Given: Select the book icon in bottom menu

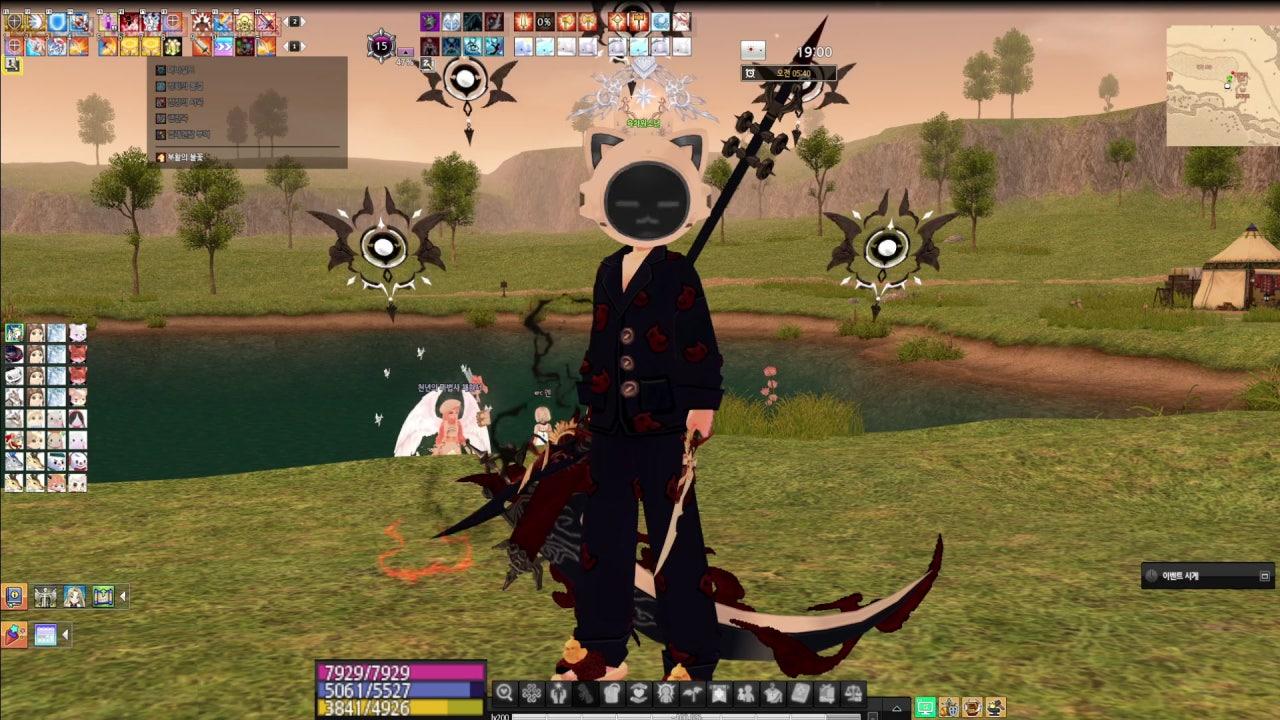Looking at the screenshot, I should 800,693.
